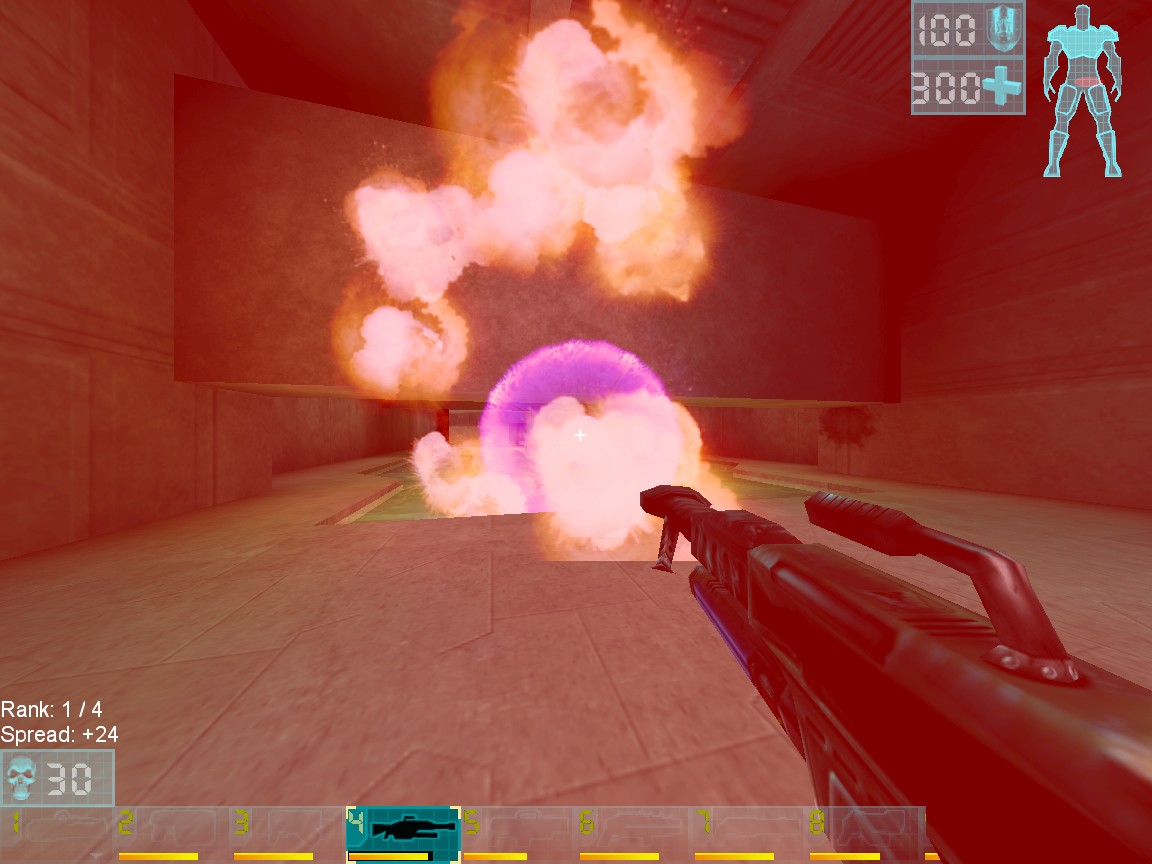Click the skull frag count icon
The width and height of the screenshot is (1152, 864).
click(21, 778)
